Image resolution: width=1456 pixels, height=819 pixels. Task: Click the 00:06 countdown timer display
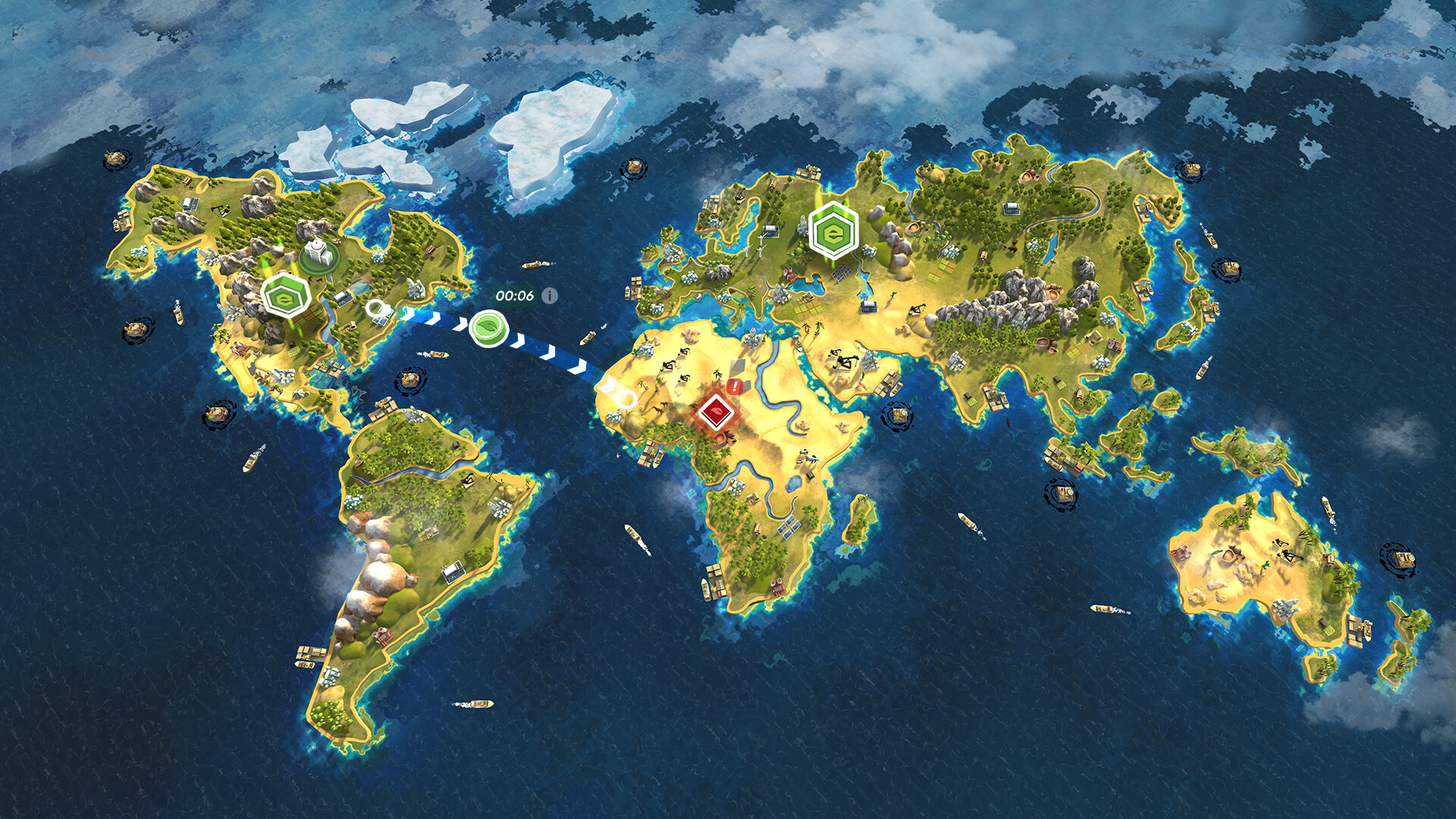tap(516, 296)
